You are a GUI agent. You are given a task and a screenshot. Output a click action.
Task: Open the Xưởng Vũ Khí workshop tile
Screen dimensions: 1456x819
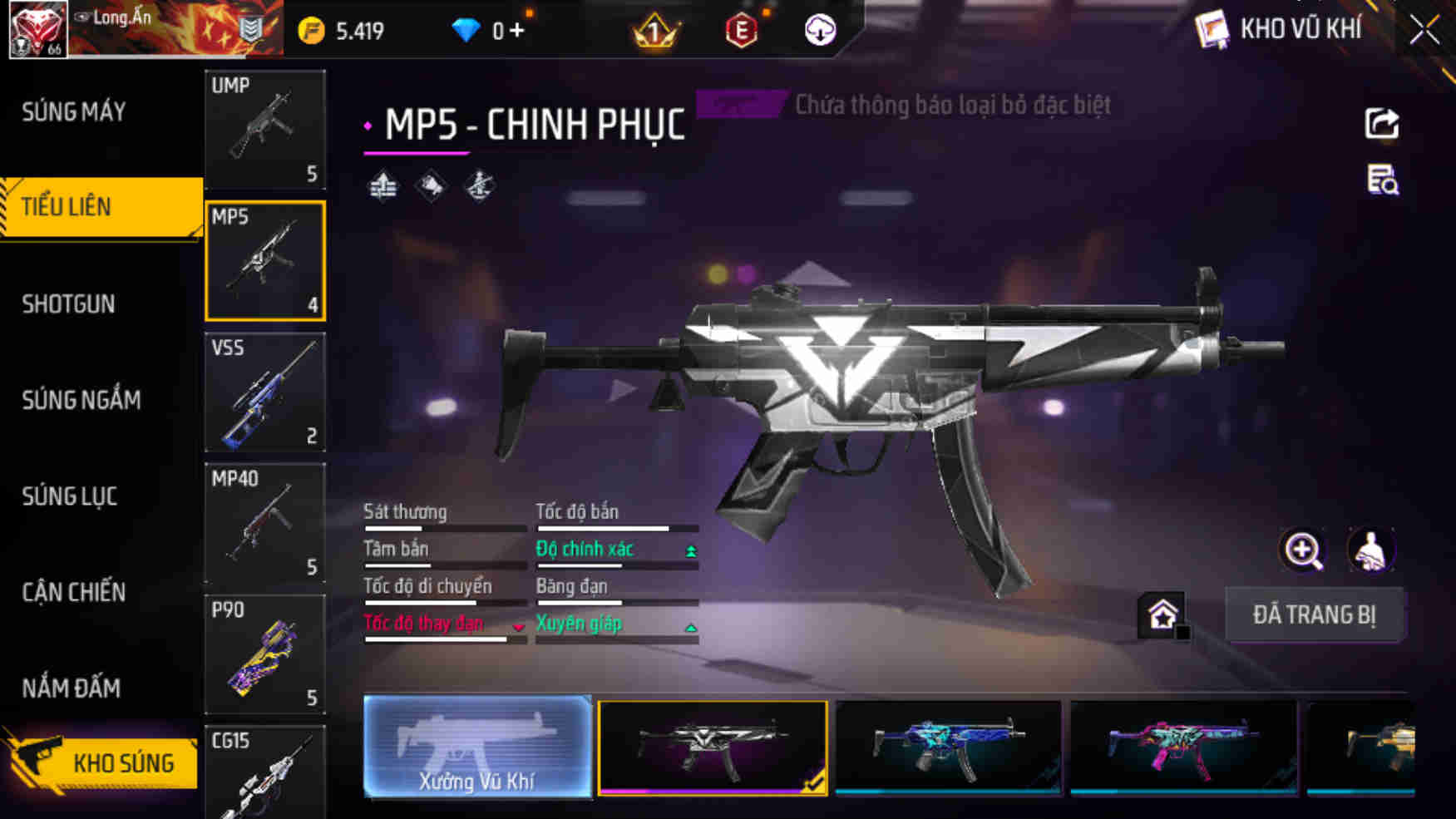click(x=477, y=747)
